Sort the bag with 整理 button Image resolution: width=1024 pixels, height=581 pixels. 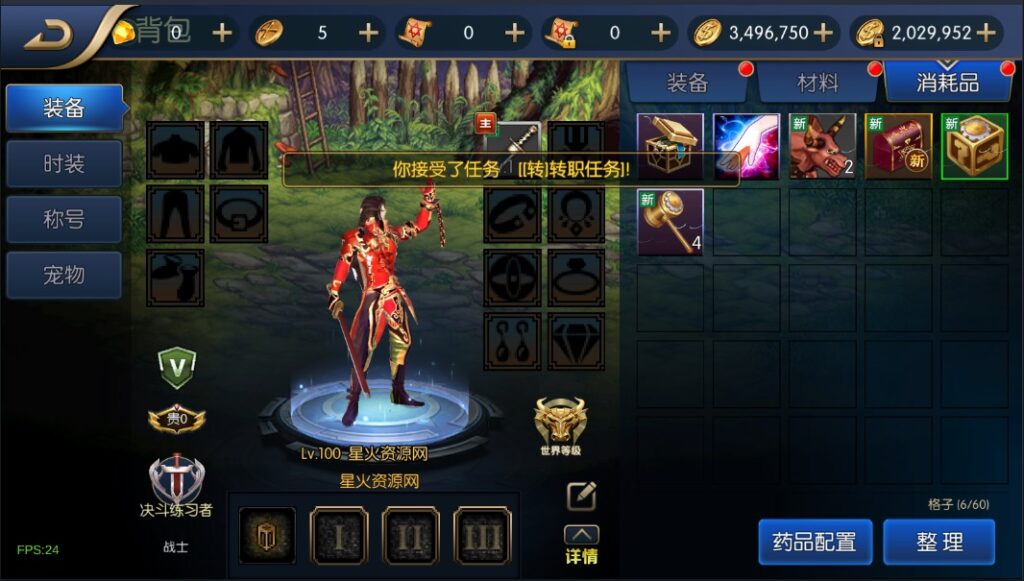(939, 542)
